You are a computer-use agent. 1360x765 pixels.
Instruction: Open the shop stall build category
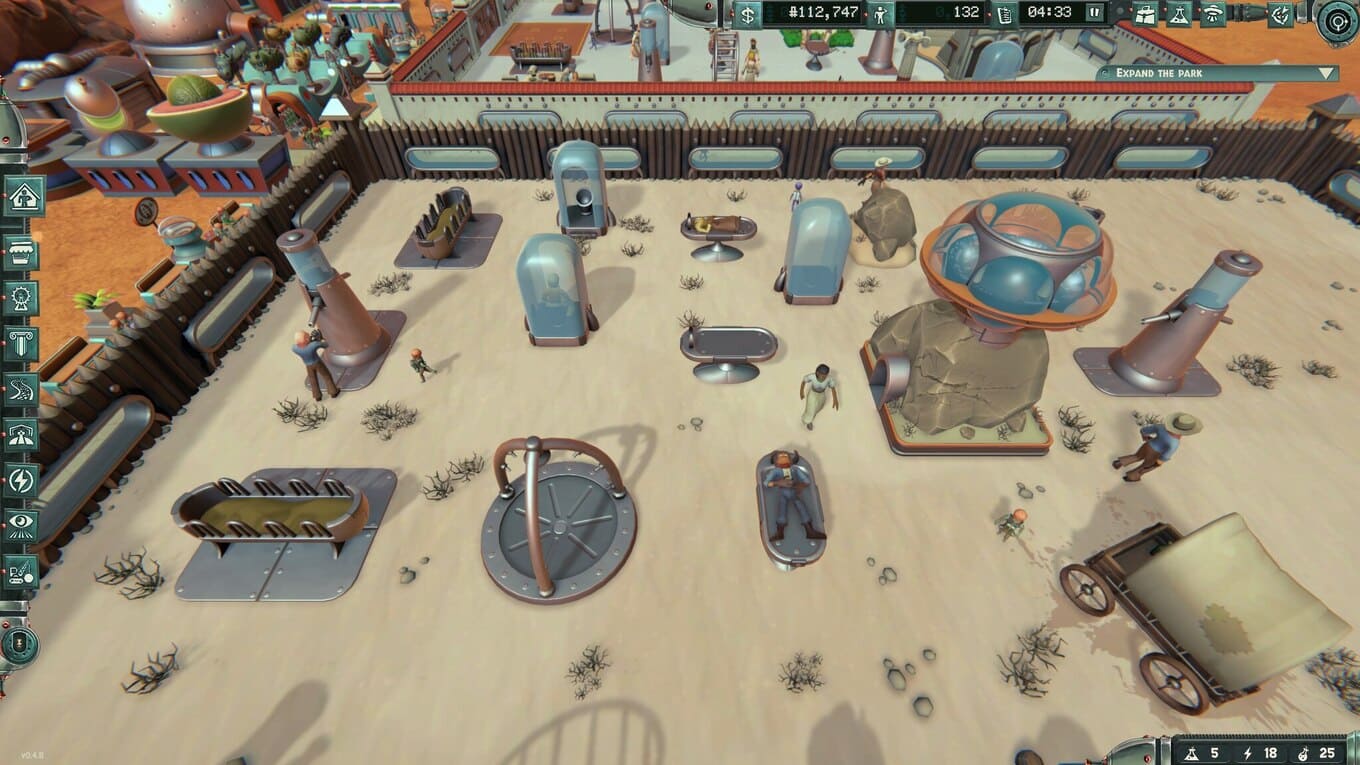pos(20,252)
